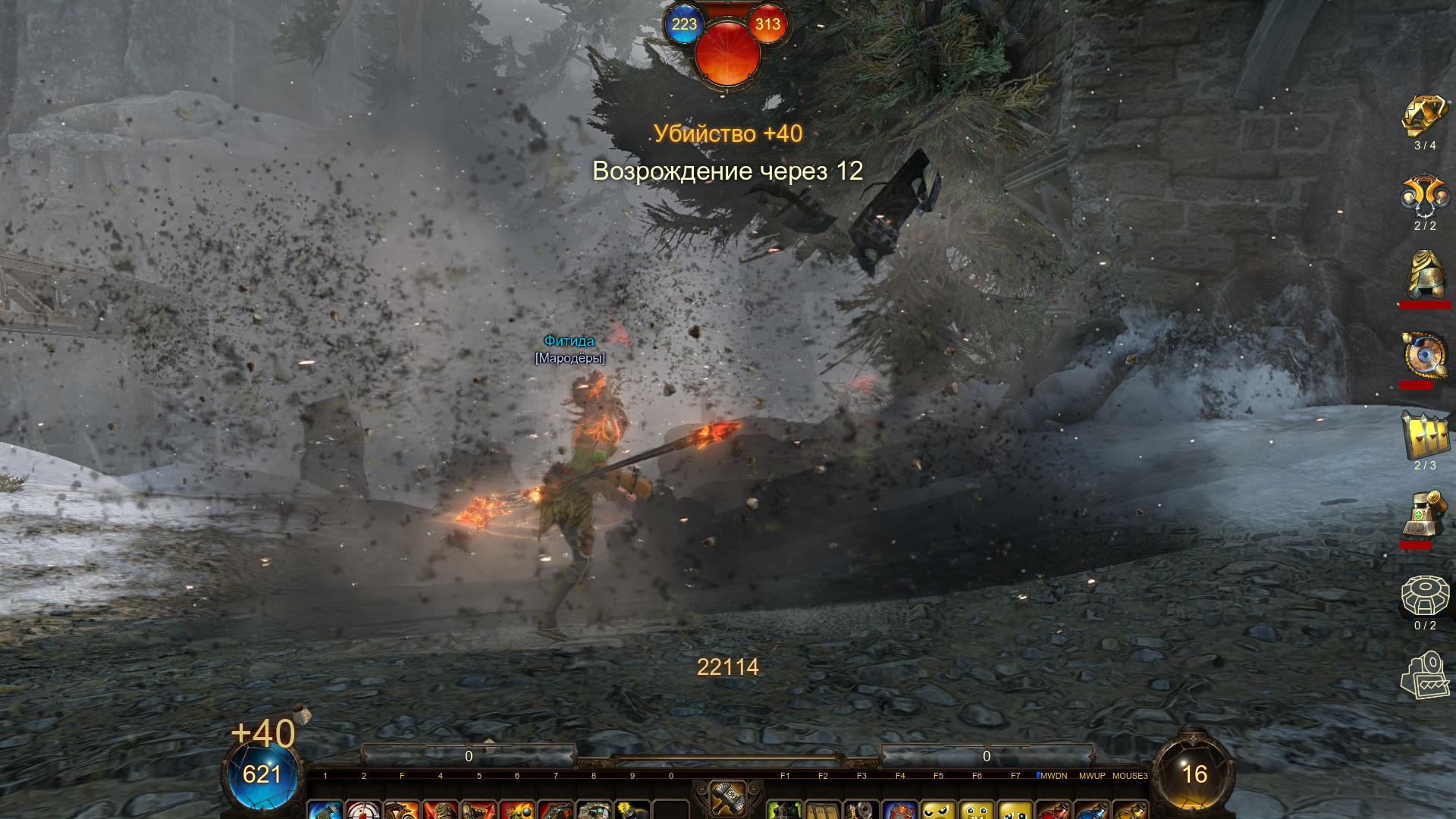Activate the crosshair target skill in slot 2
Screen dimensions: 1456x819
click(x=363, y=810)
